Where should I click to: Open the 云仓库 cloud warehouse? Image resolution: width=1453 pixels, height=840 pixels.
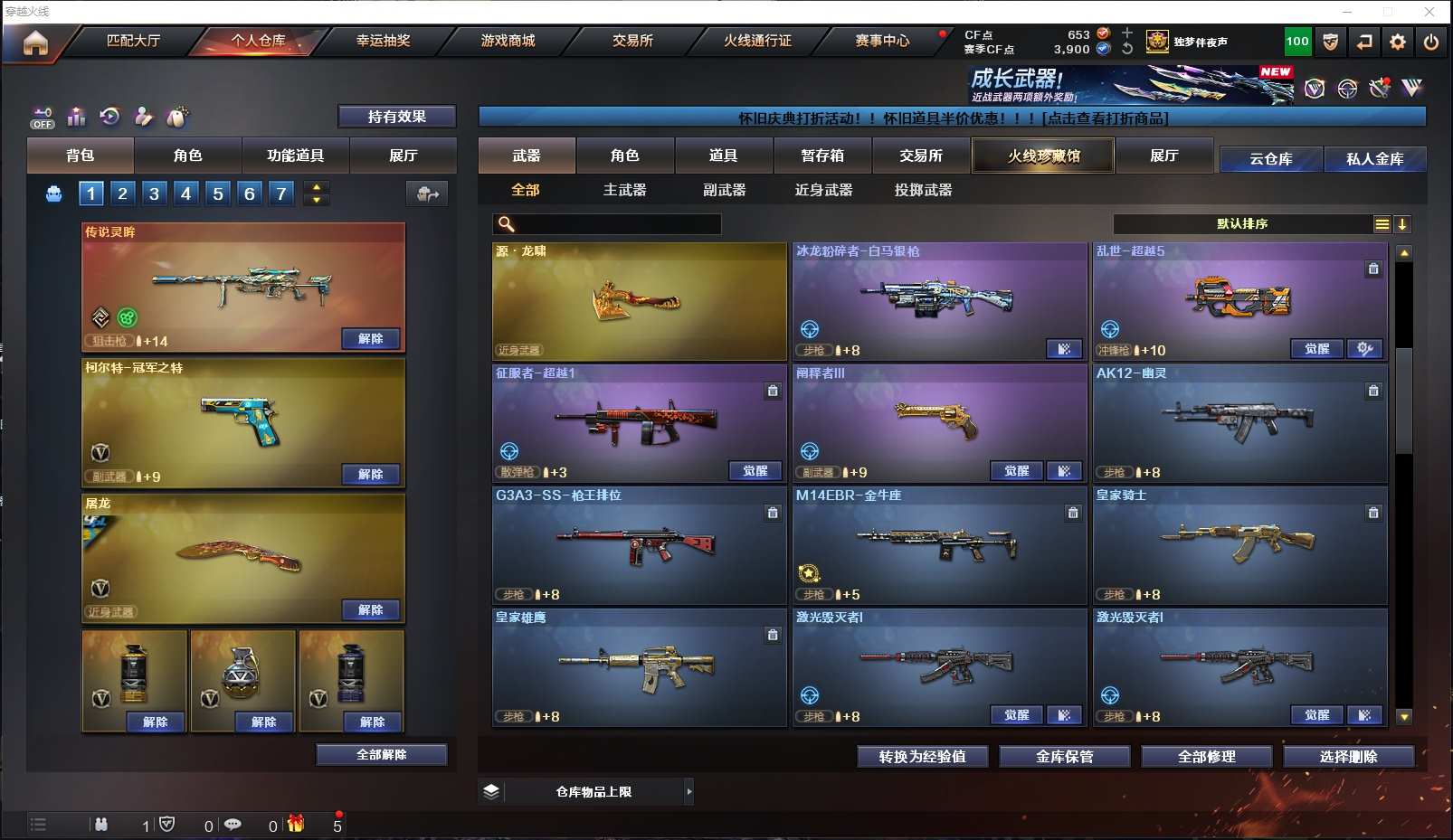[1270, 159]
